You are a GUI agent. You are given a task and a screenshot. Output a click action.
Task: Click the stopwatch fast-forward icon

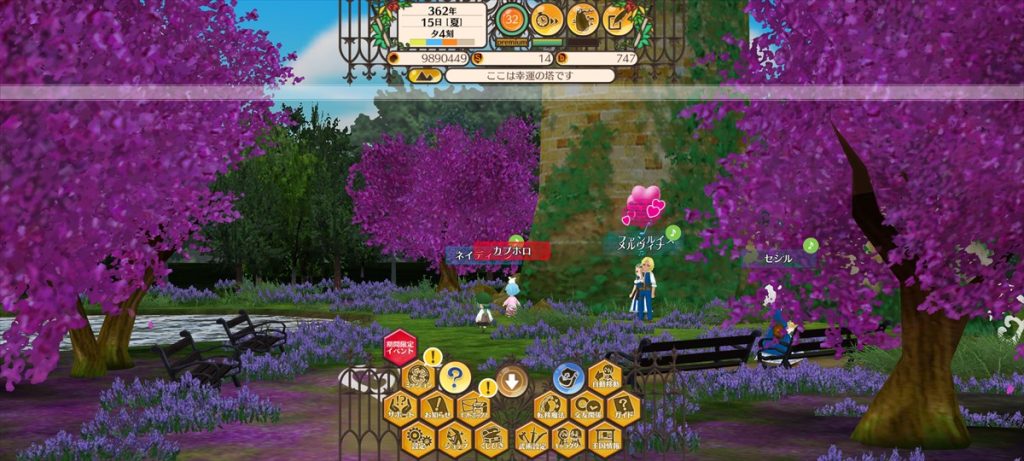(546, 18)
